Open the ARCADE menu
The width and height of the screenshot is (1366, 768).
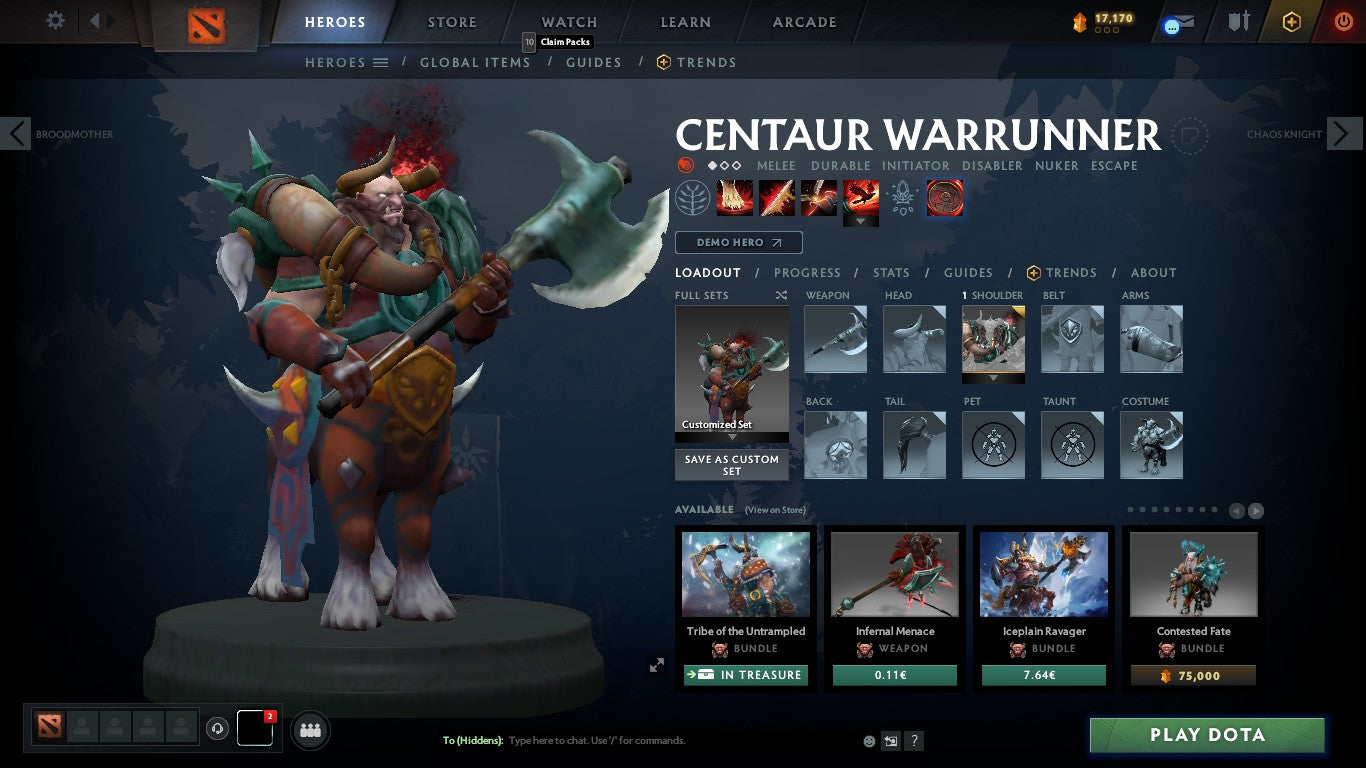point(804,21)
